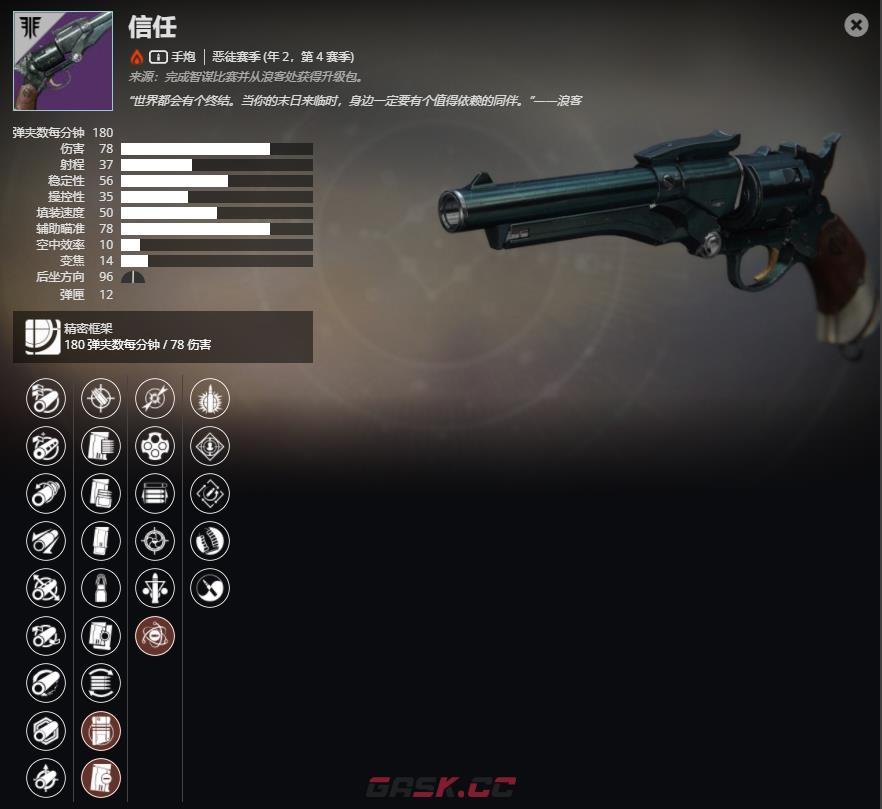This screenshot has width=882, height=809.
Task: Select the single bullet cartridge perk
Action: 101,587
